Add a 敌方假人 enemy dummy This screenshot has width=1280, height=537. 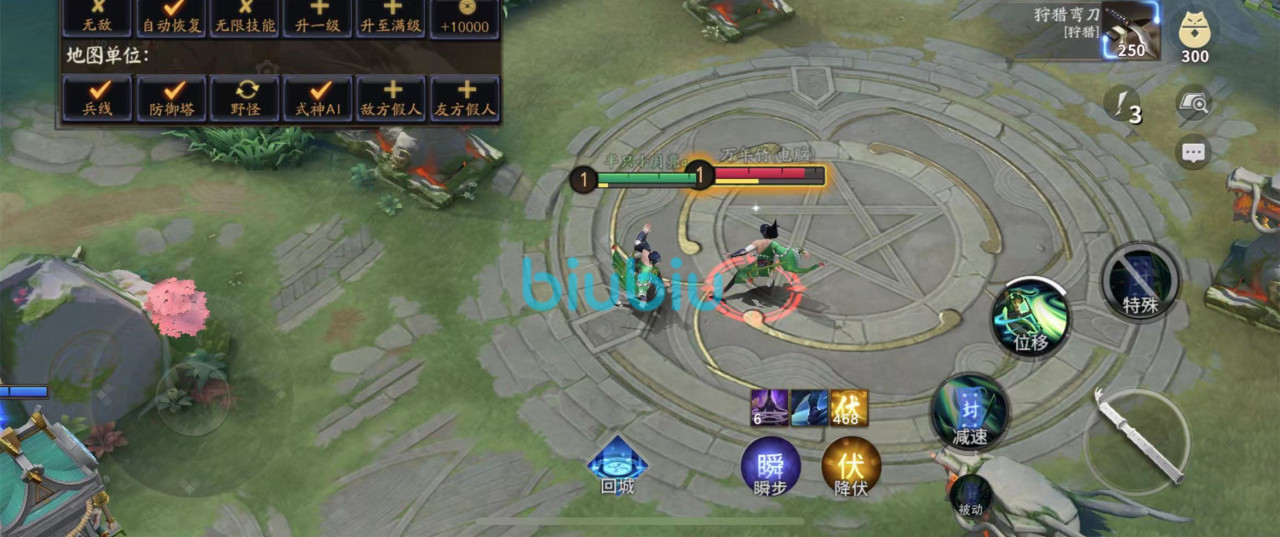393,98
